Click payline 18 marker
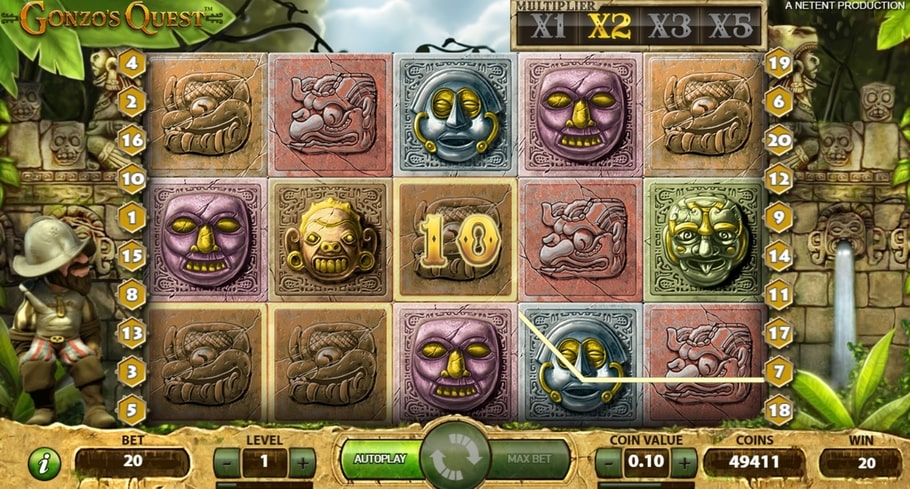 tap(780, 409)
